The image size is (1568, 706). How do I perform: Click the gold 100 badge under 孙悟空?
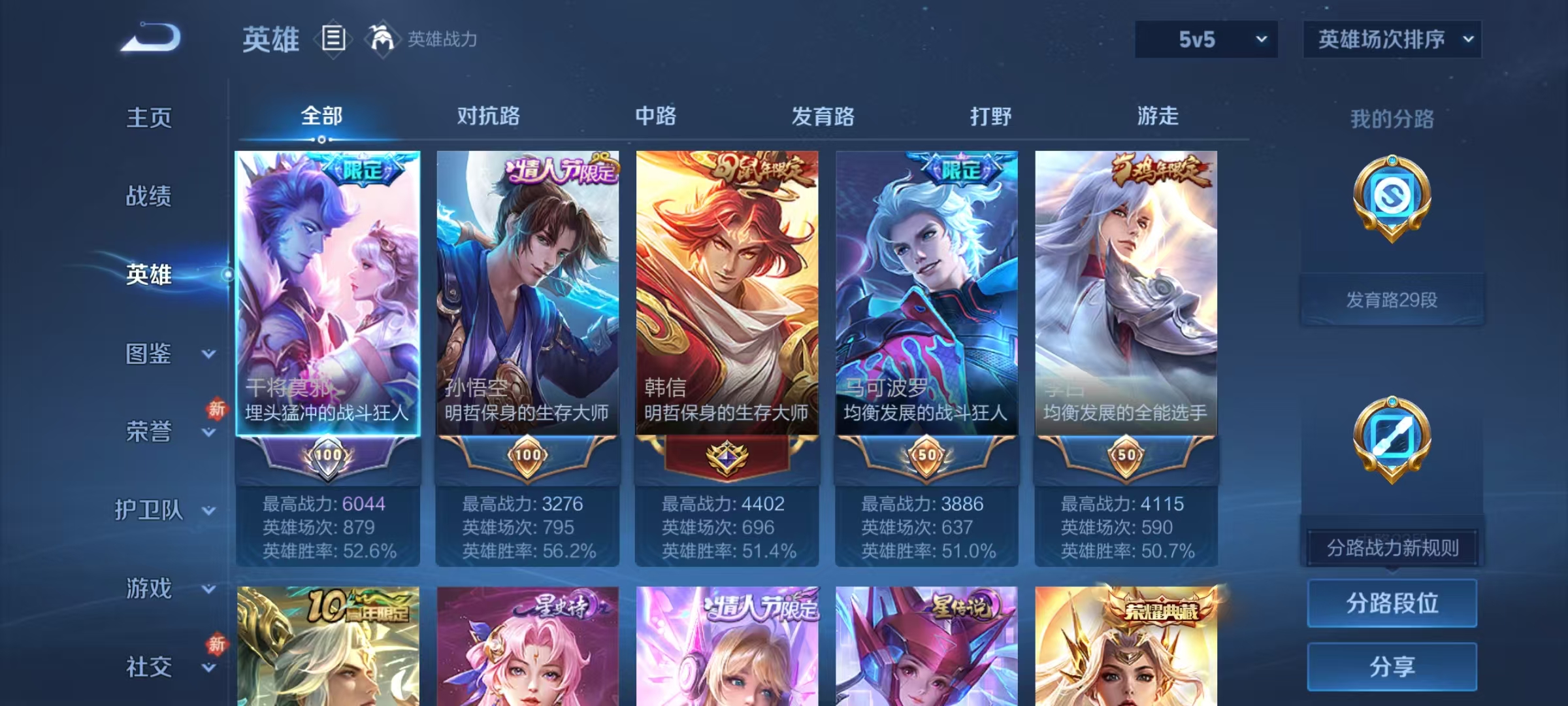tap(528, 457)
